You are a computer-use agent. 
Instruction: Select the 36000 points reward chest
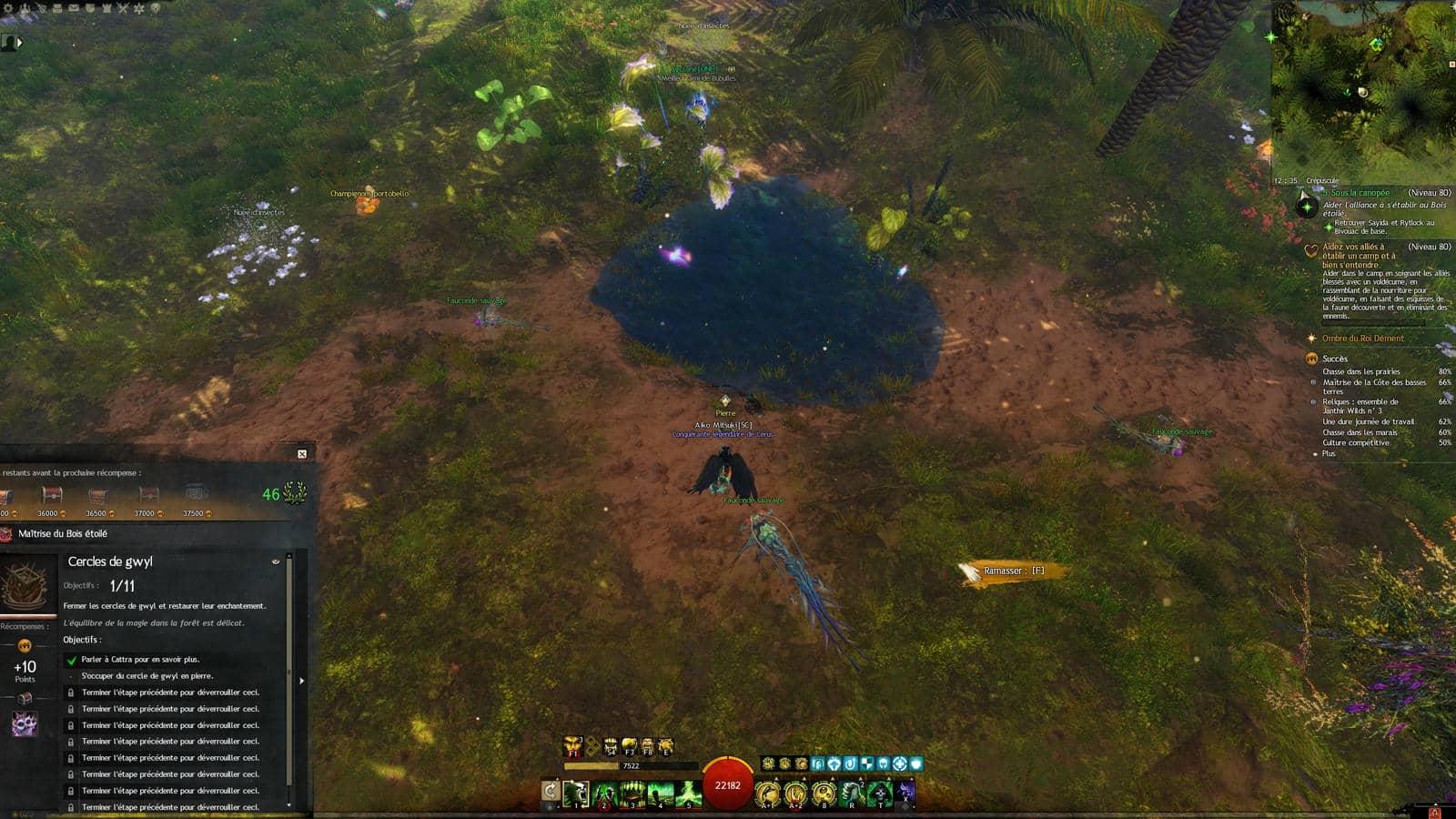[51, 496]
